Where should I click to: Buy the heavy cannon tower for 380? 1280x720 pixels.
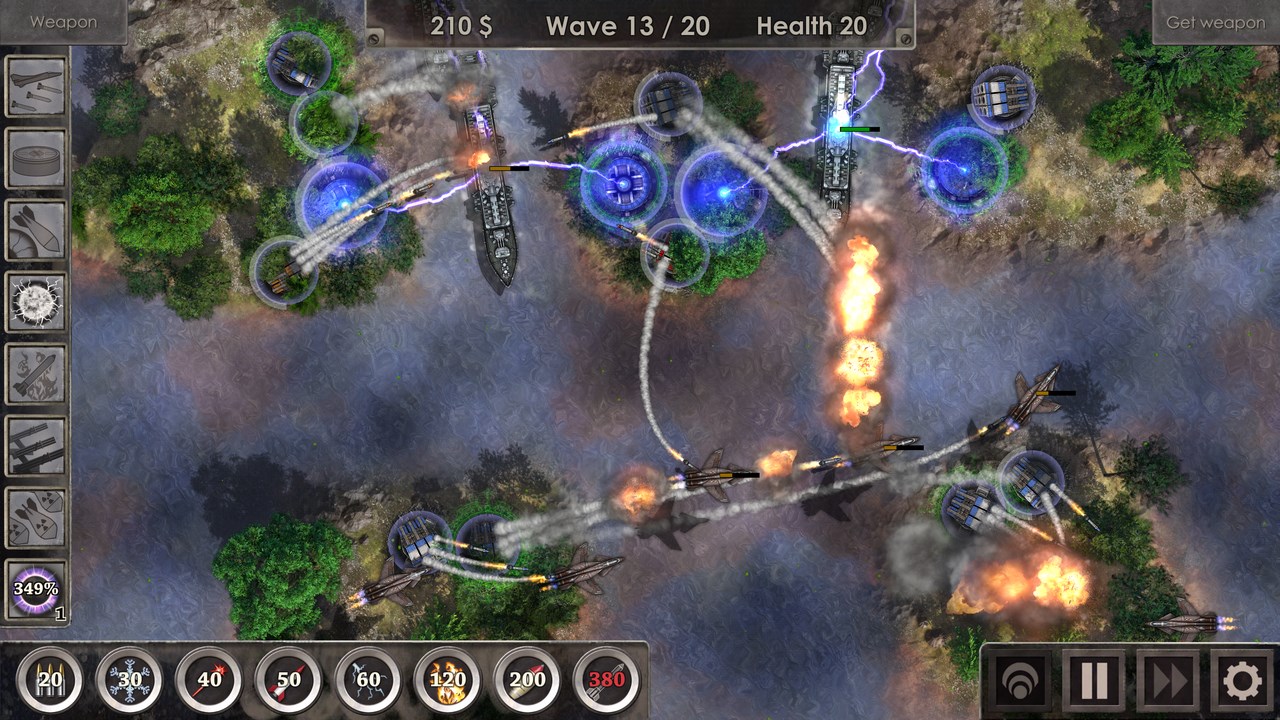608,679
